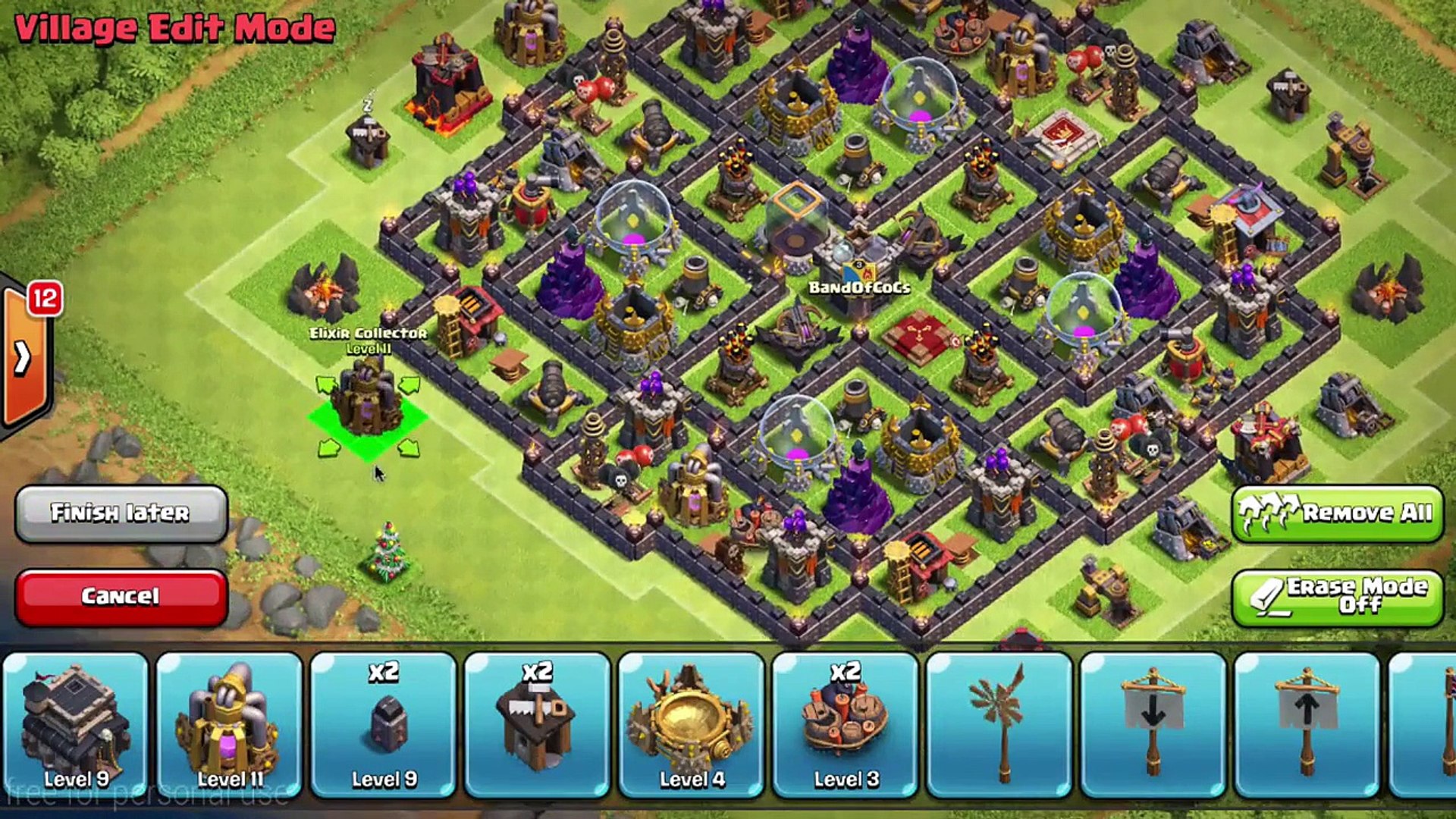1456x819 pixels.
Task: Choose the Level 4 golden bowl building tile
Action: click(692, 724)
